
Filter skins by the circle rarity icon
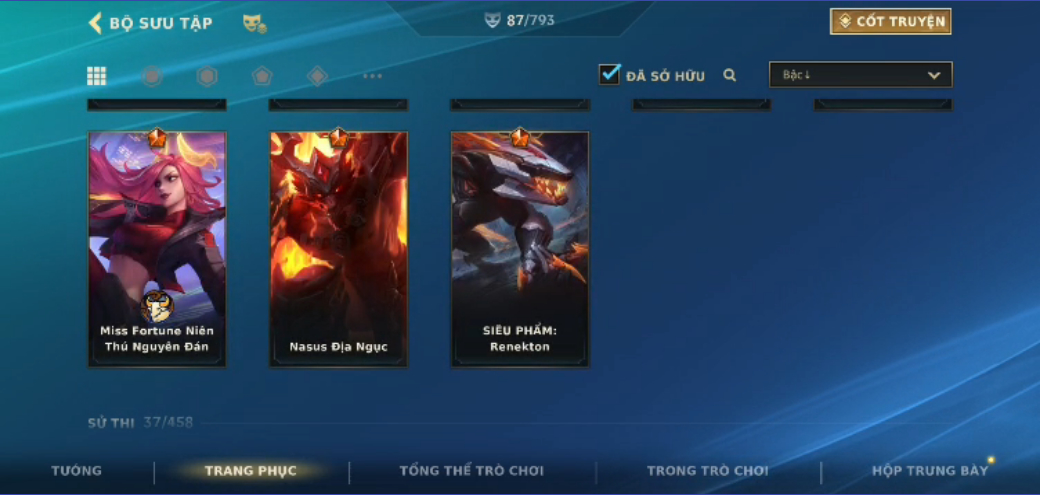(x=152, y=76)
